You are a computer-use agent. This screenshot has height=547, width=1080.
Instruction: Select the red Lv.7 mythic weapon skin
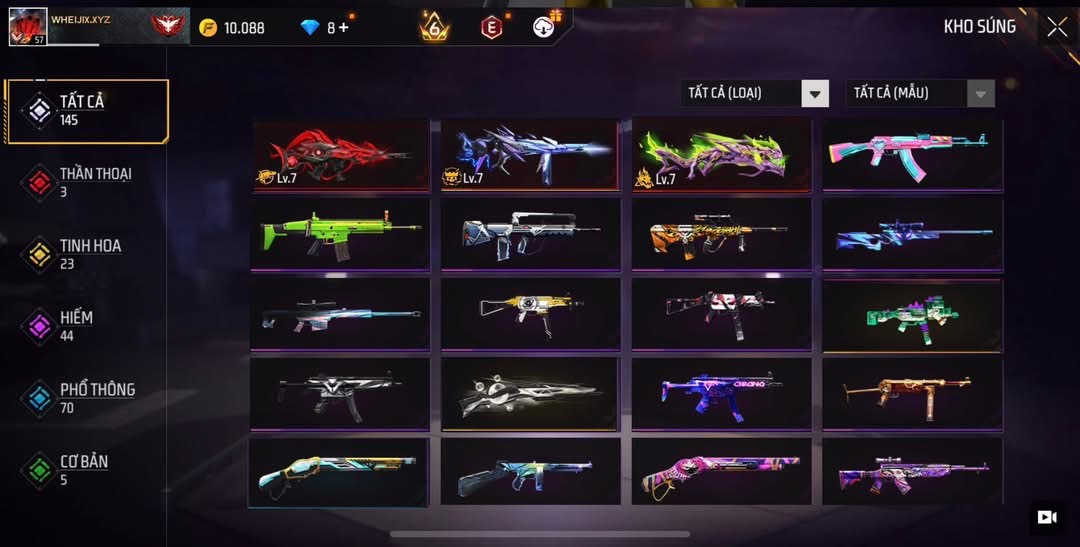point(340,154)
